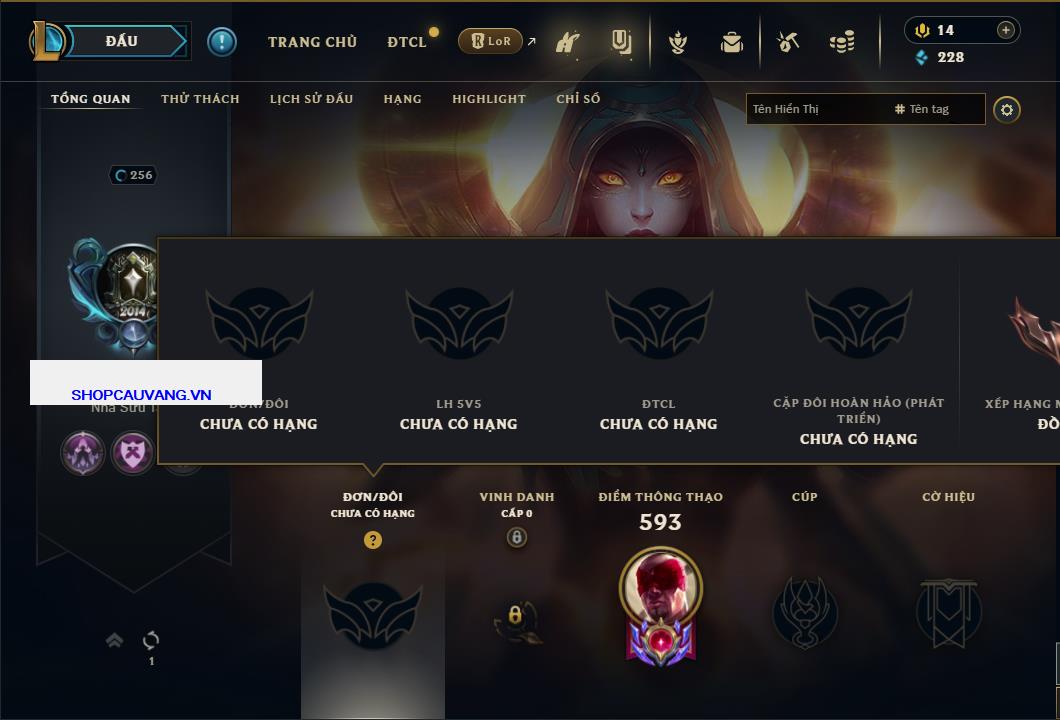
Task: Click the question mark under ĐƠN/ĐÔI
Action: (x=373, y=540)
